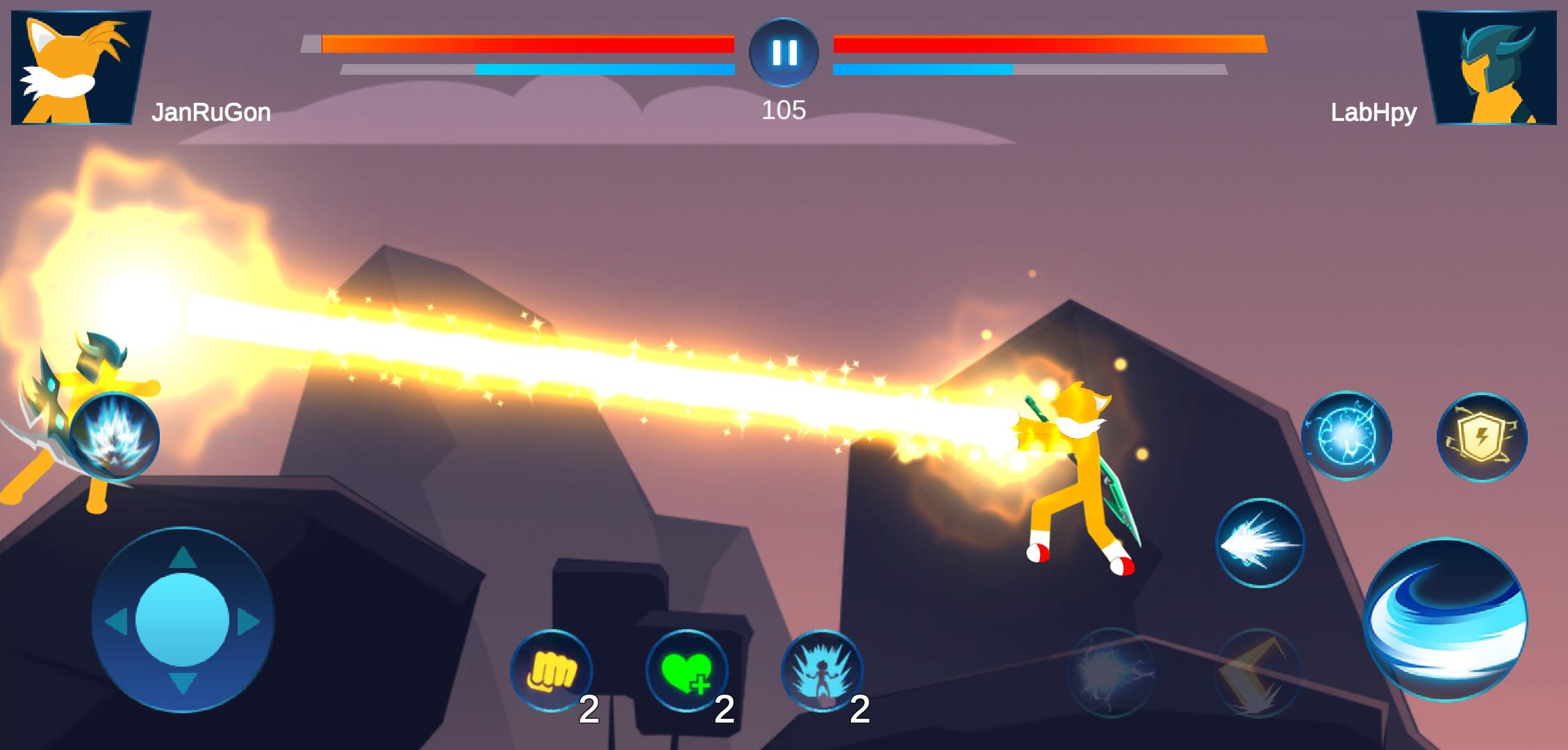This screenshot has height=750, width=1568.
Task: Activate the blue aura transformation item
Action: click(x=822, y=670)
